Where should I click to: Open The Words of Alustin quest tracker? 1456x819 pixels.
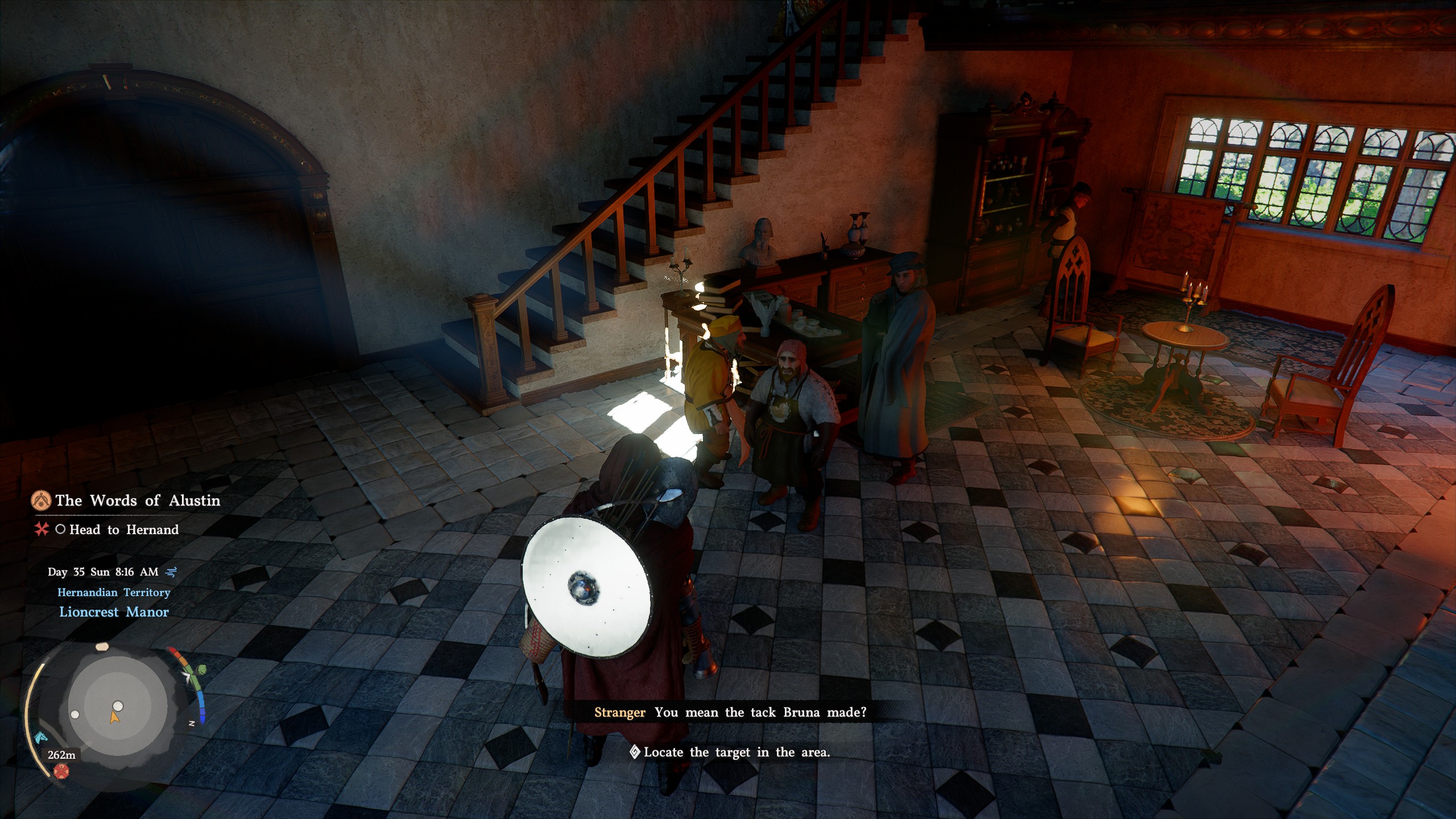(x=137, y=500)
